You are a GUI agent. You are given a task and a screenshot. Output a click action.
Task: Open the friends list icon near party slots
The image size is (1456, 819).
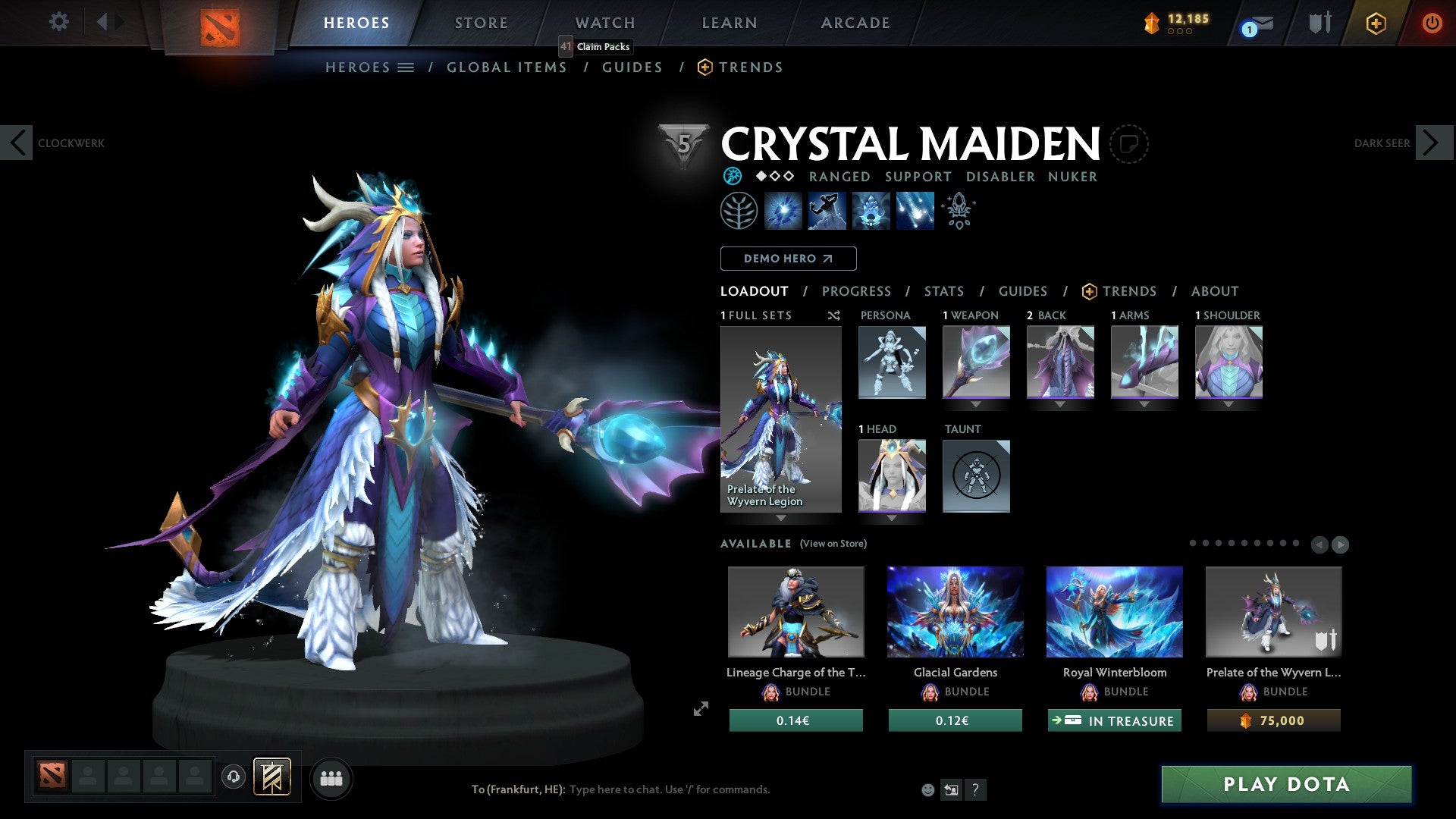[331, 777]
